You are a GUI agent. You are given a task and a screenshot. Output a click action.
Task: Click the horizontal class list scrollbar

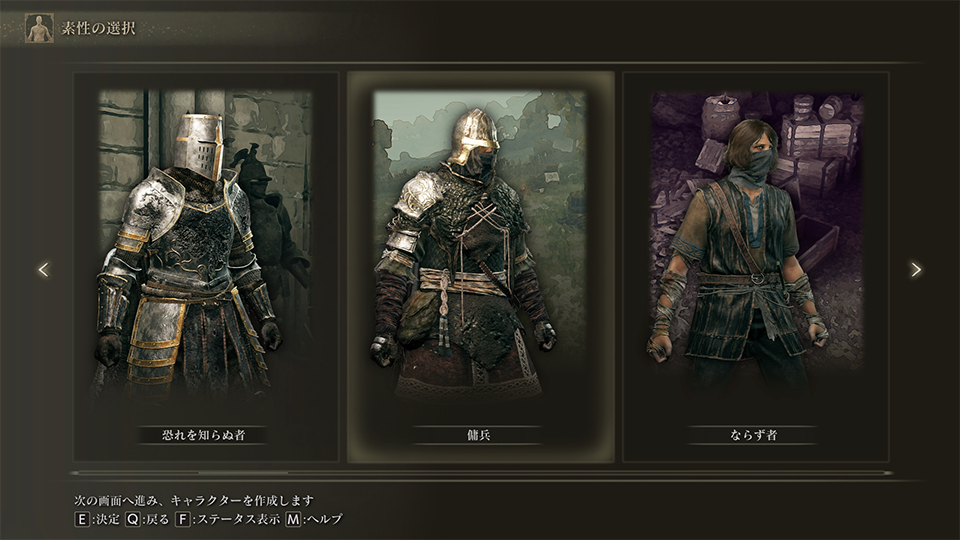click(480, 473)
